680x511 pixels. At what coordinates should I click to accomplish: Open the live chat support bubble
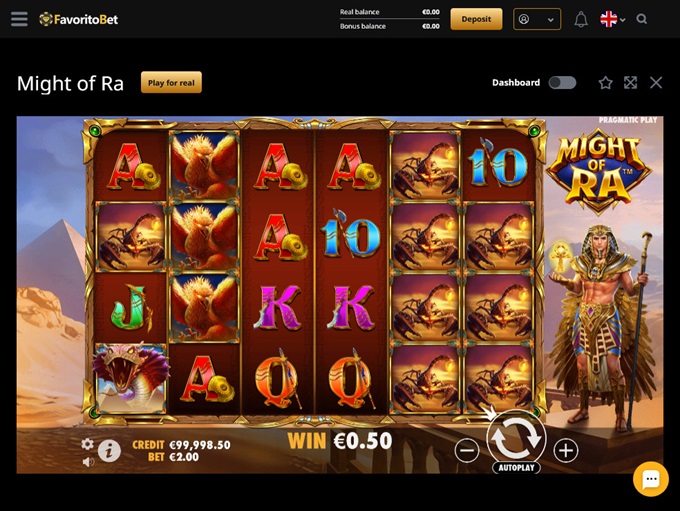coord(650,479)
